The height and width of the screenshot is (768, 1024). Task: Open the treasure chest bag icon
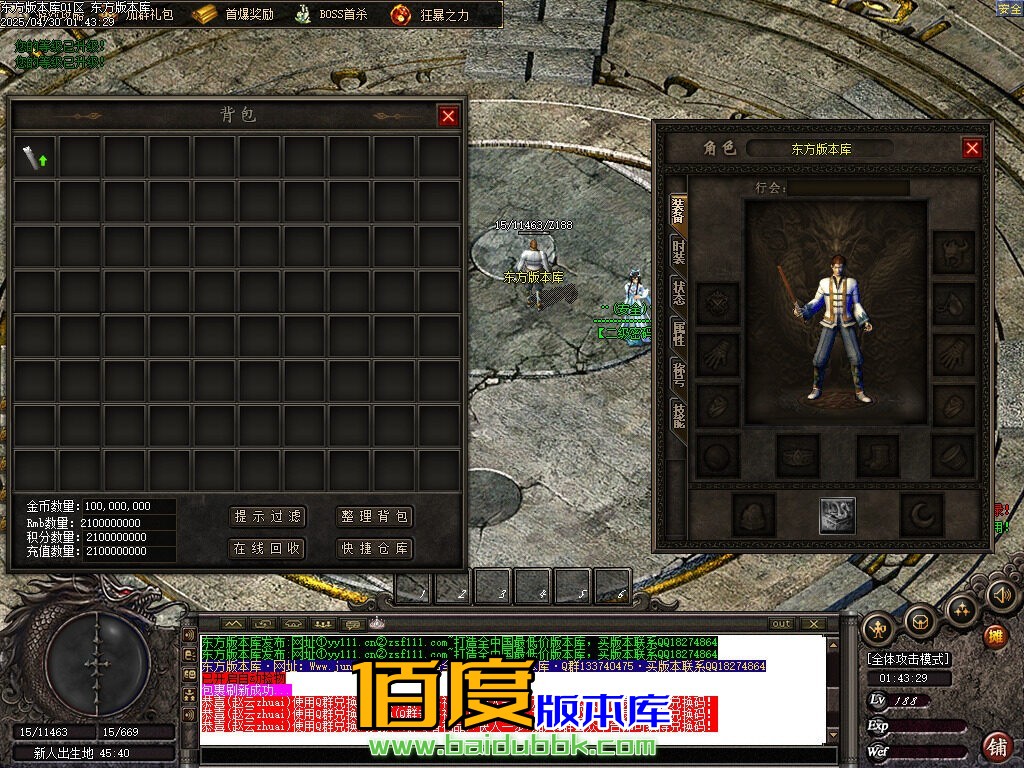tap(919, 622)
